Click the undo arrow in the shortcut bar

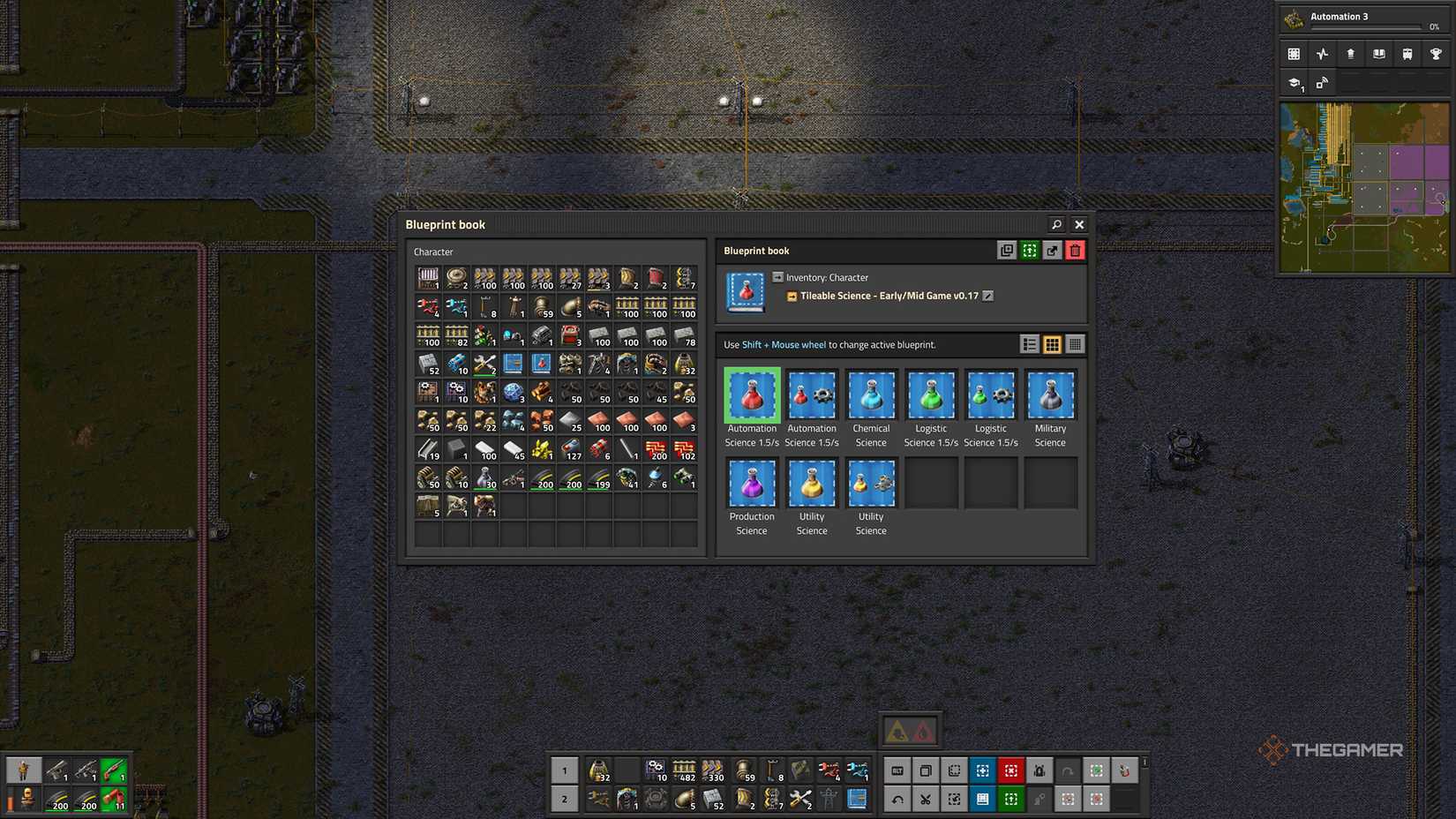pyautogui.click(x=897, y=799)
